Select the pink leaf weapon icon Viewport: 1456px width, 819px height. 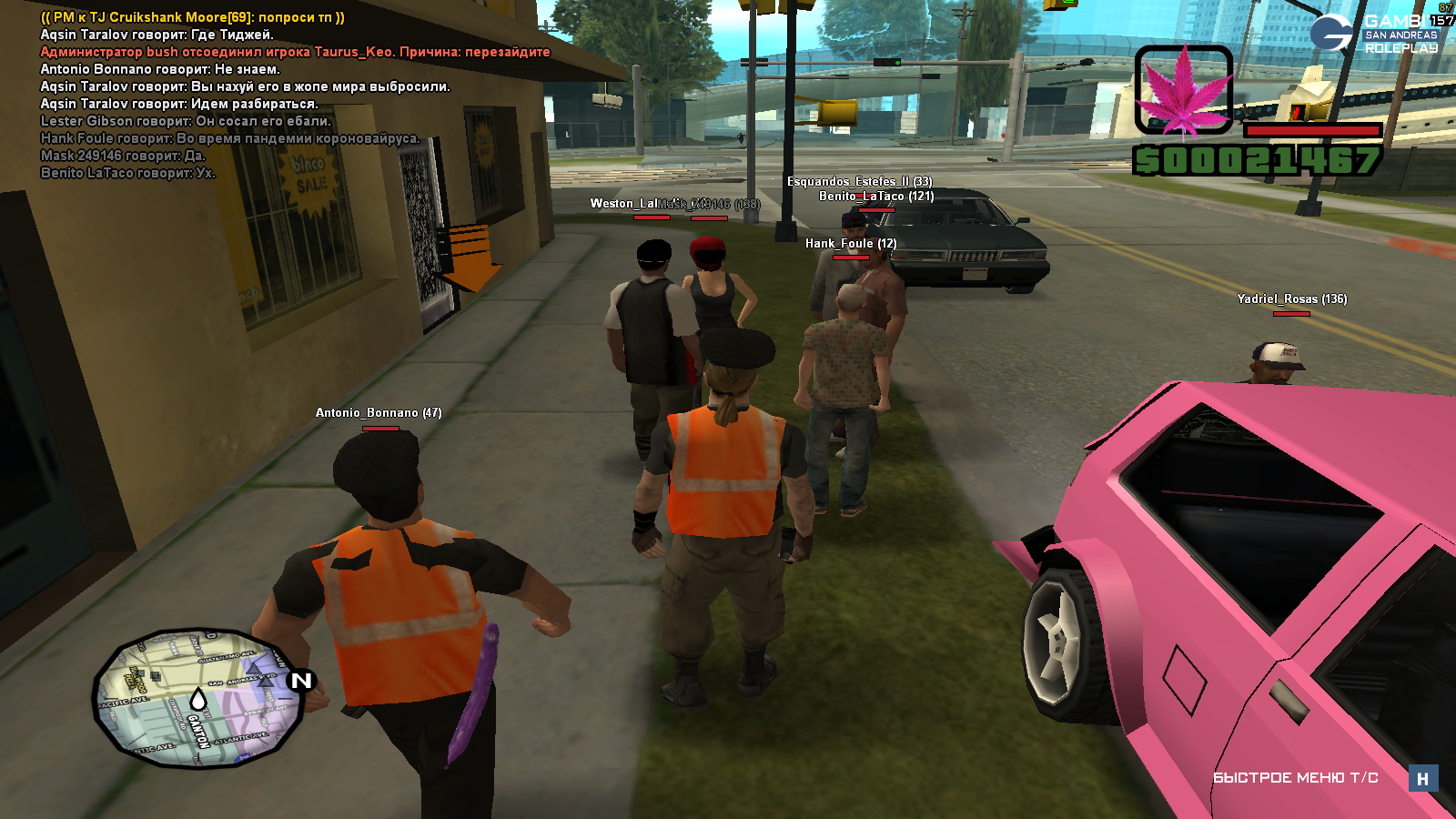[x=1184, y=91]
